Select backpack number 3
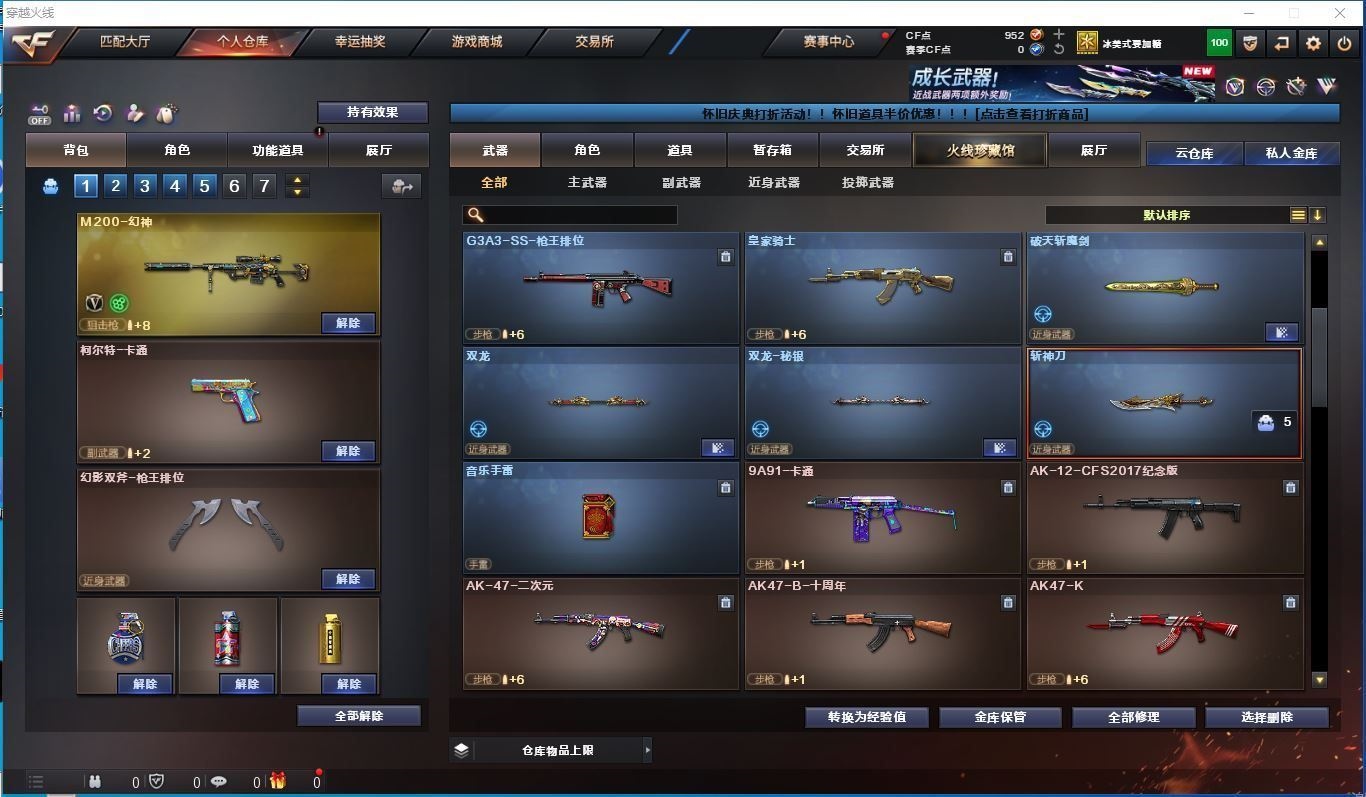 (x=145, y=186)
